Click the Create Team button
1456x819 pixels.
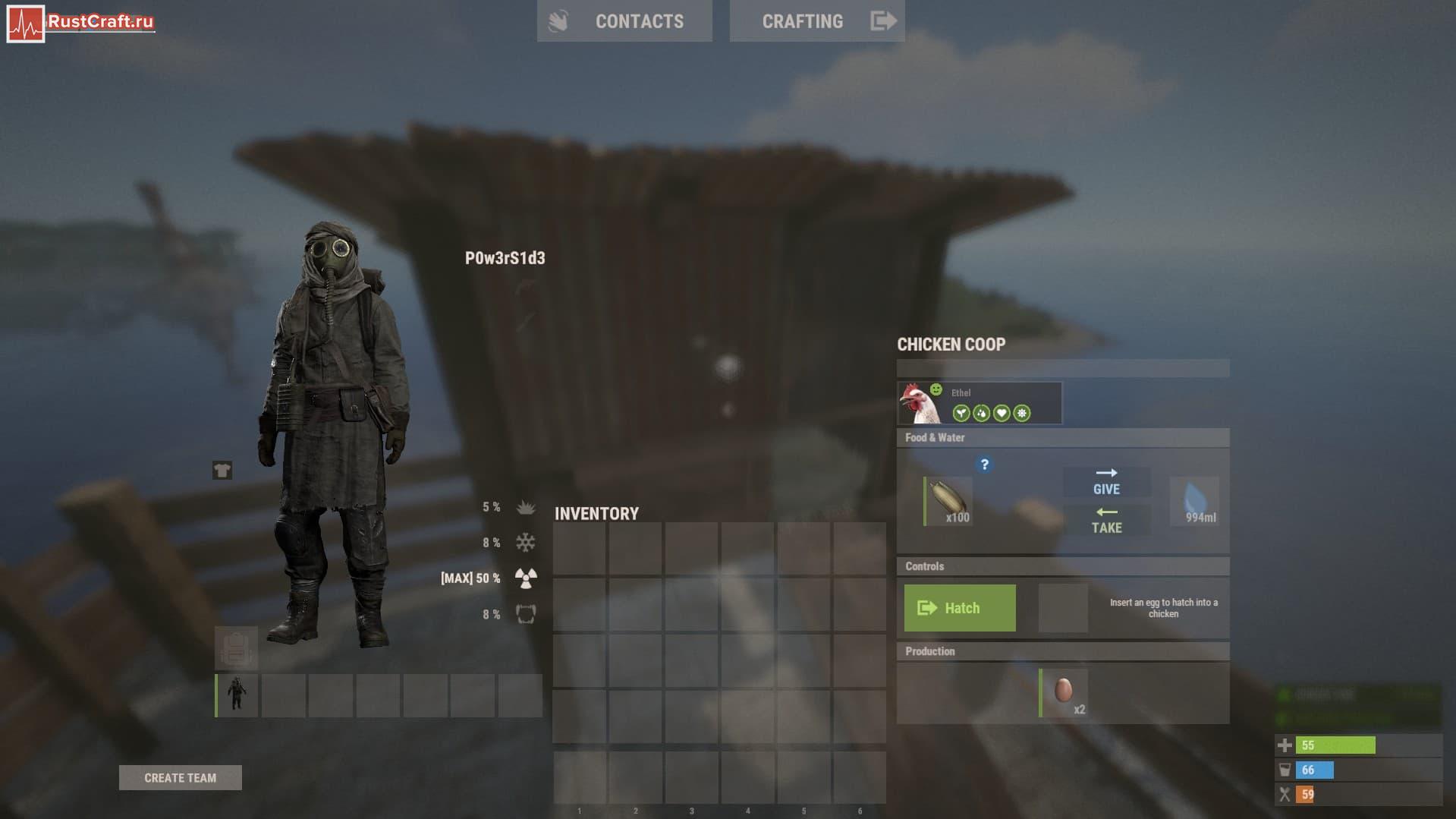[181, 777]
